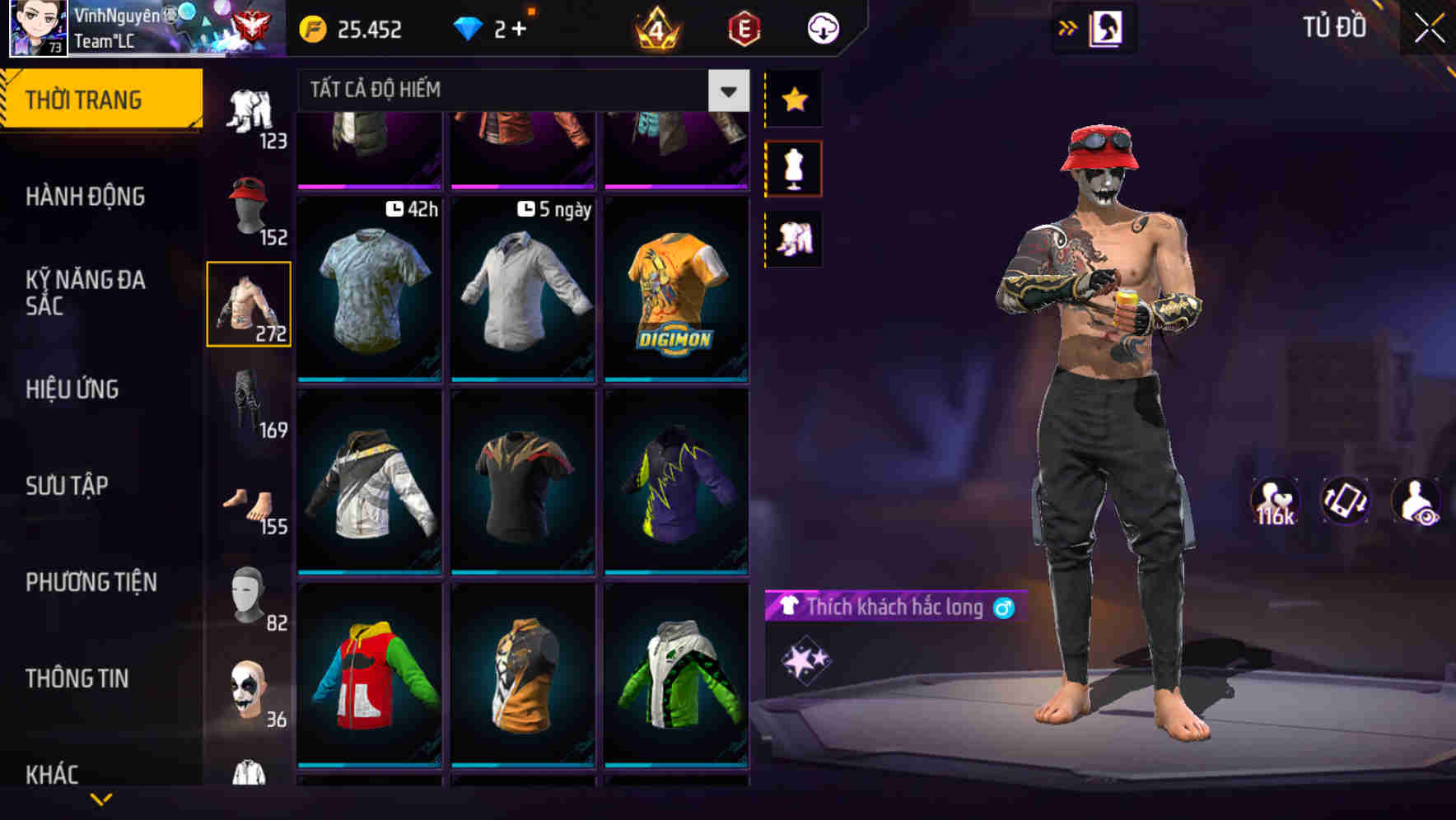Select the bare feet category icon showing 155
Image resolution: width=1456 pixels, height=820 pixels.
click(x=247, y=505)
